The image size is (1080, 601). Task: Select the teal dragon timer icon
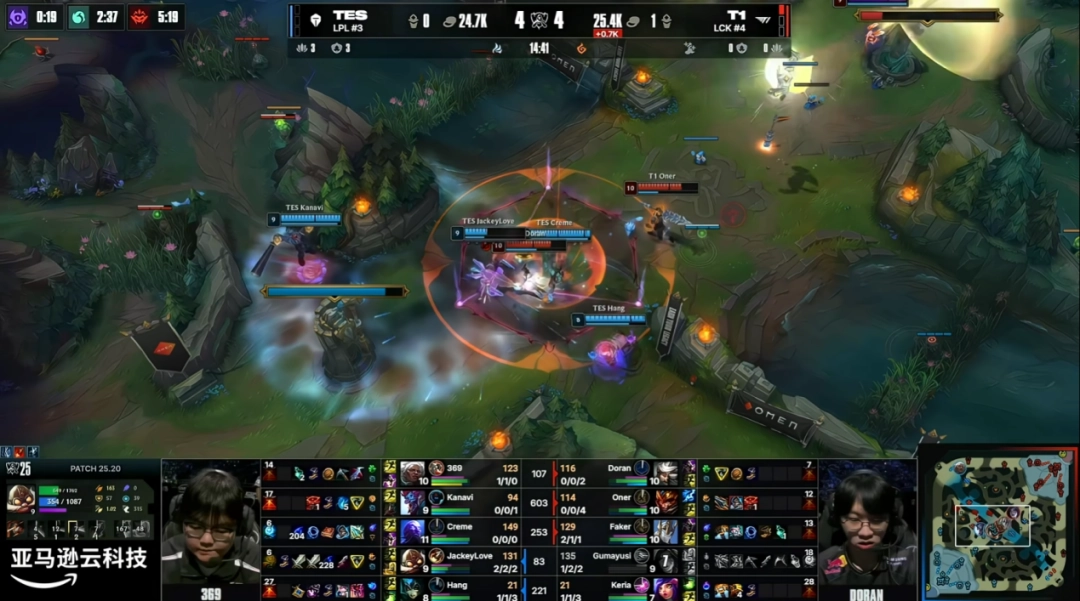click(79, 17)
